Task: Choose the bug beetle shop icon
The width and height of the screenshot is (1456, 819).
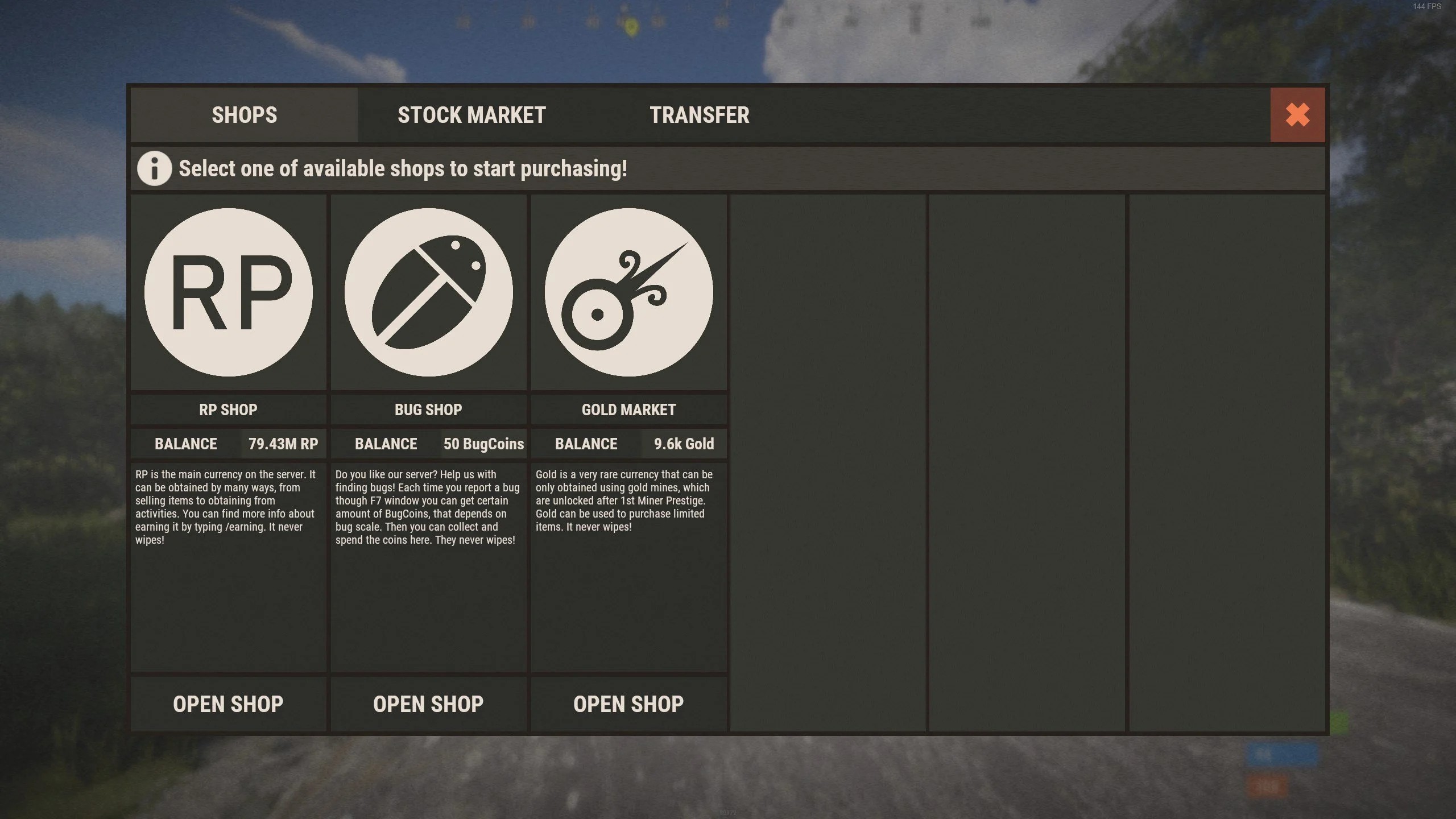Action: (428, 292)
